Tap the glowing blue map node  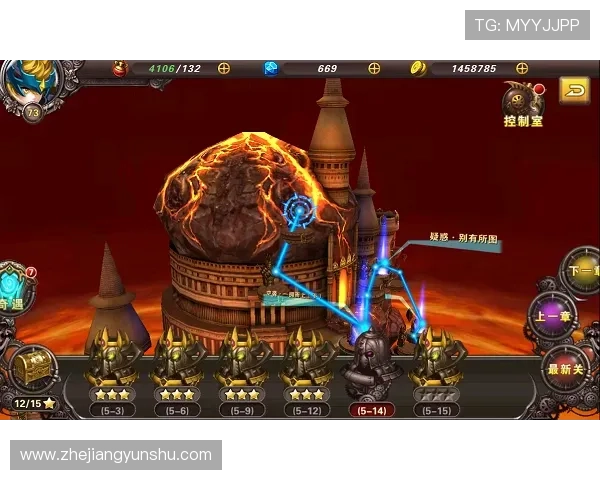coord(298,210)
